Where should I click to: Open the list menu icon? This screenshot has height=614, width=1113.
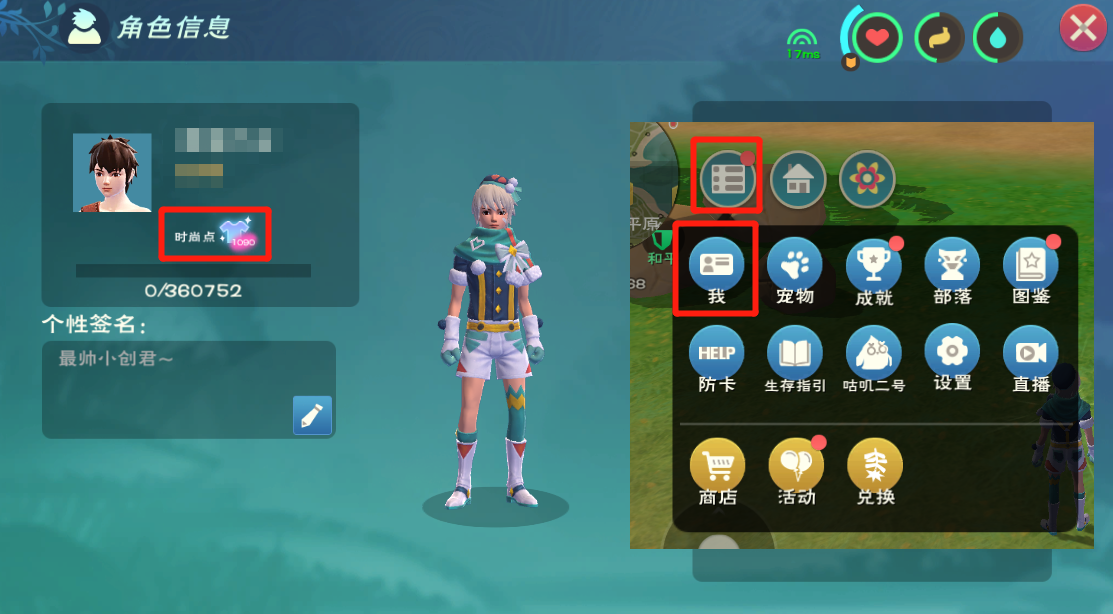pos(726,179)
